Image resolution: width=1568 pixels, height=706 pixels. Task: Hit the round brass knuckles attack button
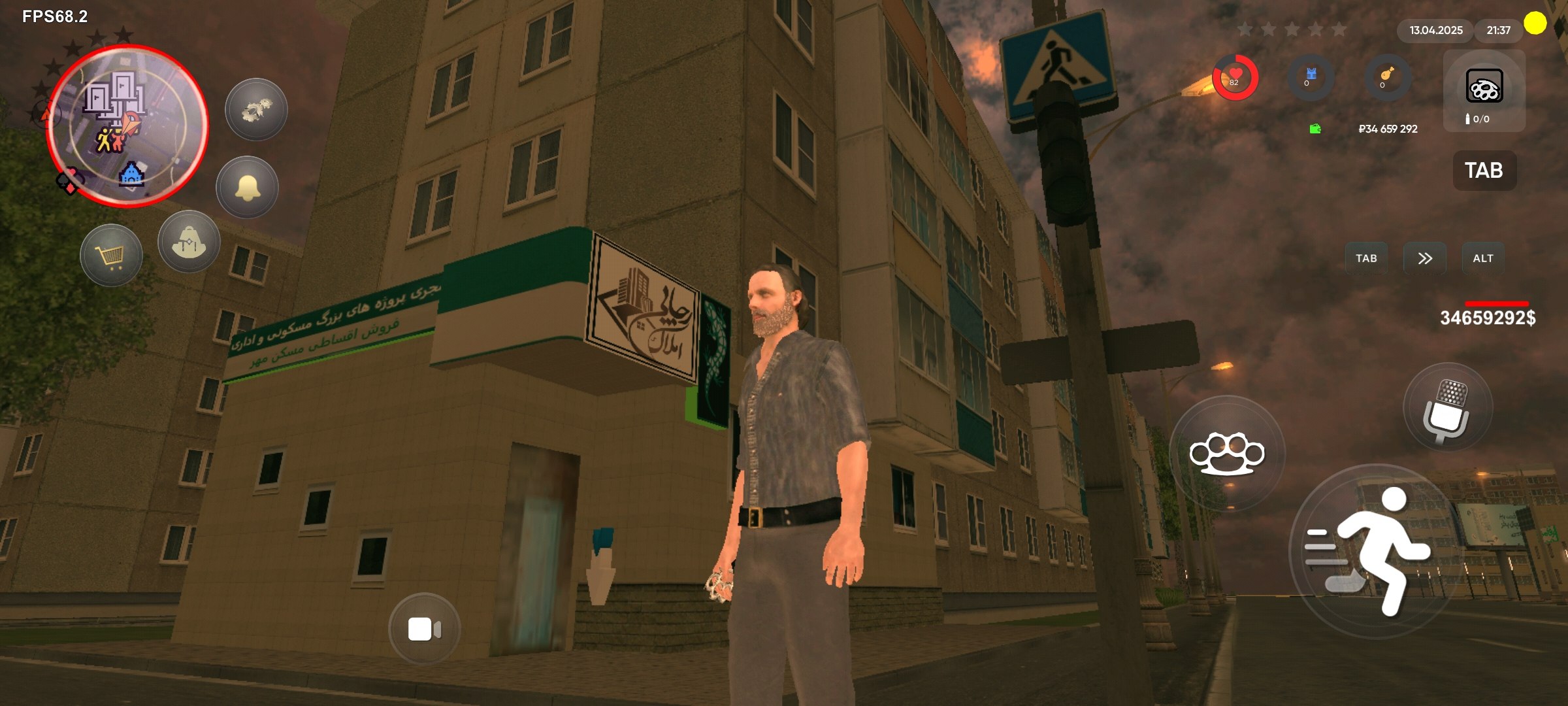(1226, 453)
